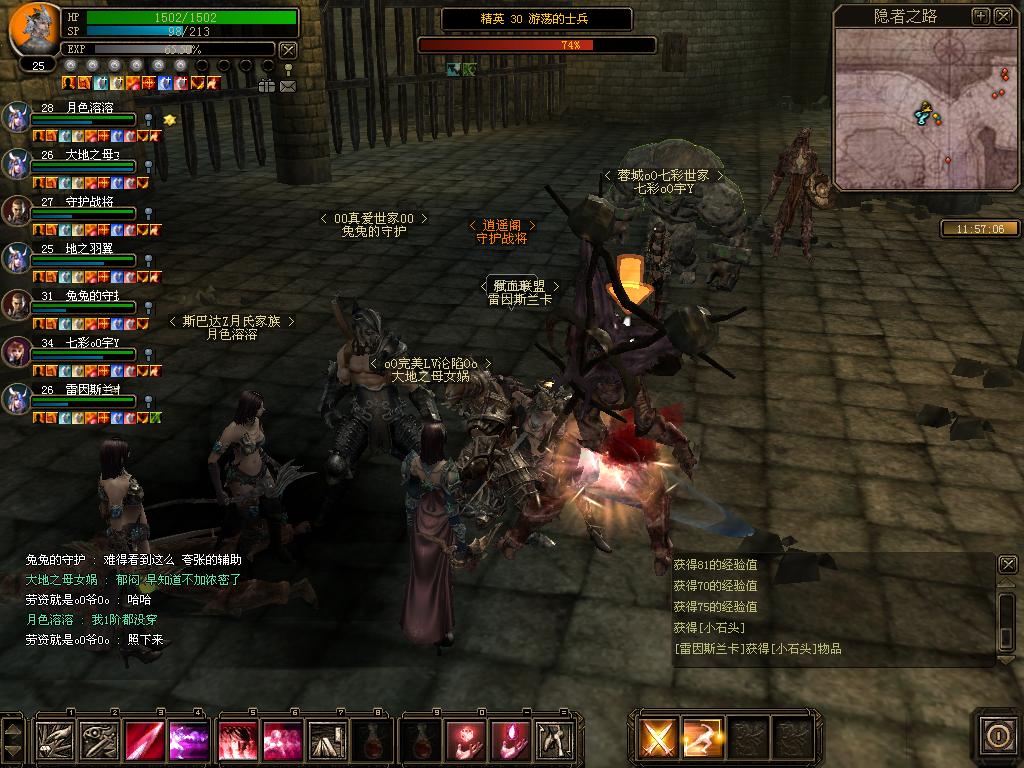Open the gift box icon

click(x=267, y=86)
